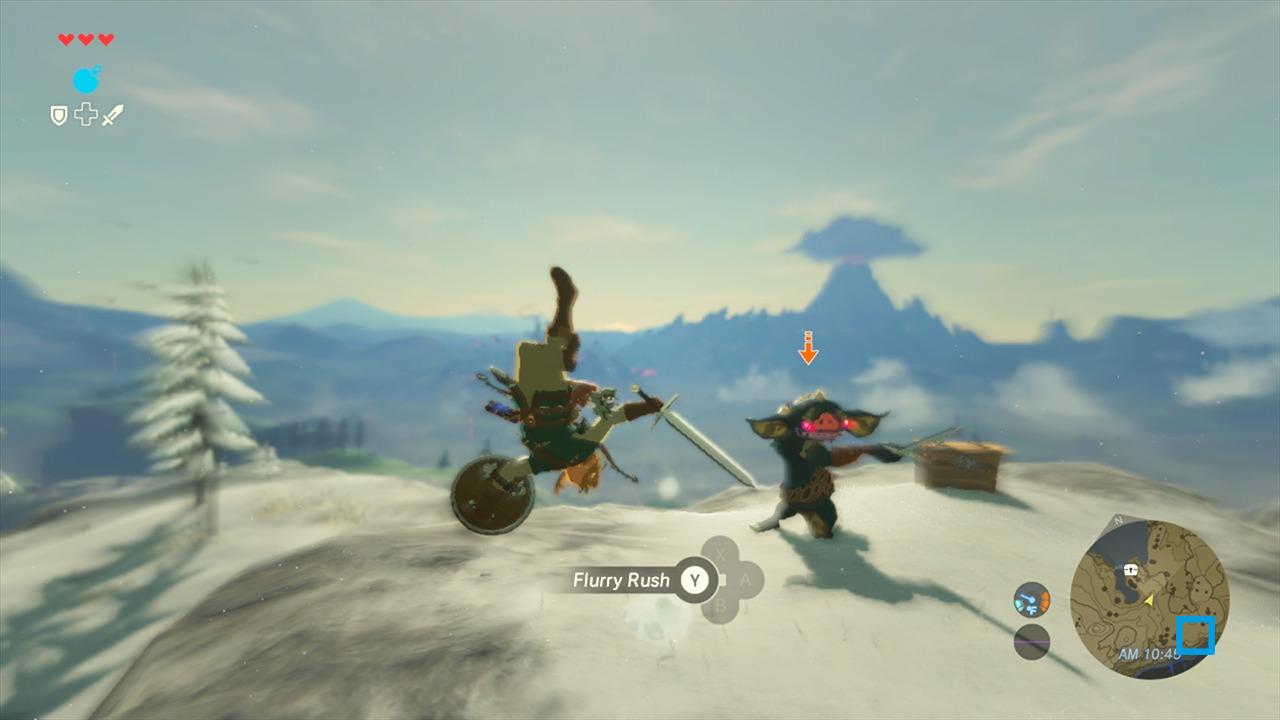This screenshot has width=1280, height=720.
Task: Click the treasure chest icon on the minimap
Action: (1130, 569)
